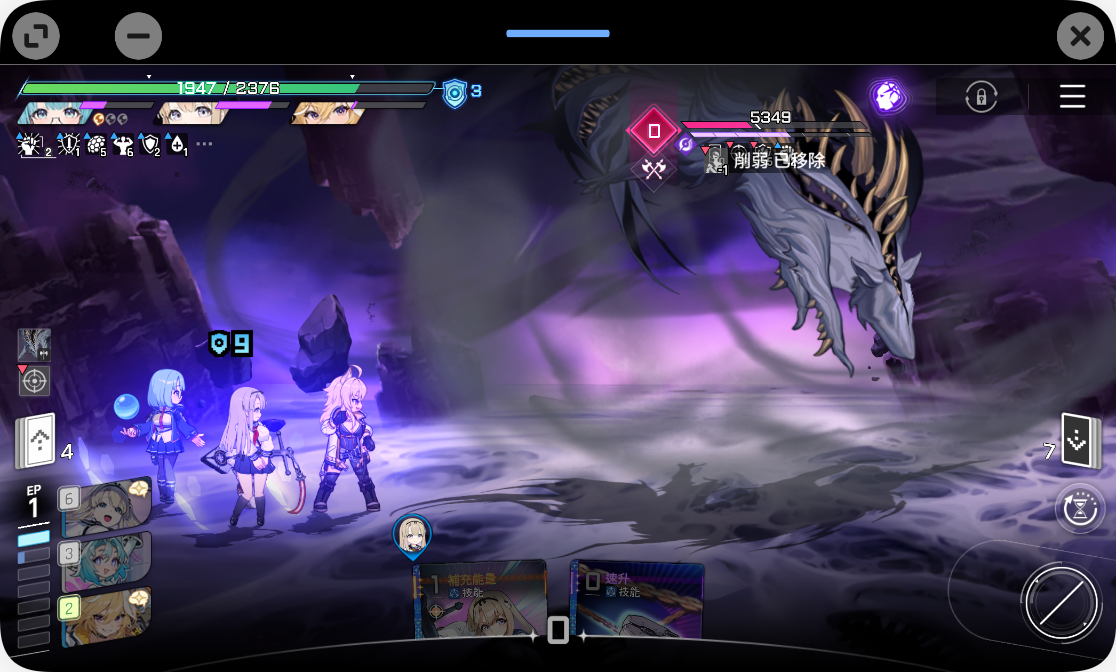The width and height of the screenshot is (1116, 672).
Task: Inspect the crossed axes enemy intent icon
Action: [654, 169]
